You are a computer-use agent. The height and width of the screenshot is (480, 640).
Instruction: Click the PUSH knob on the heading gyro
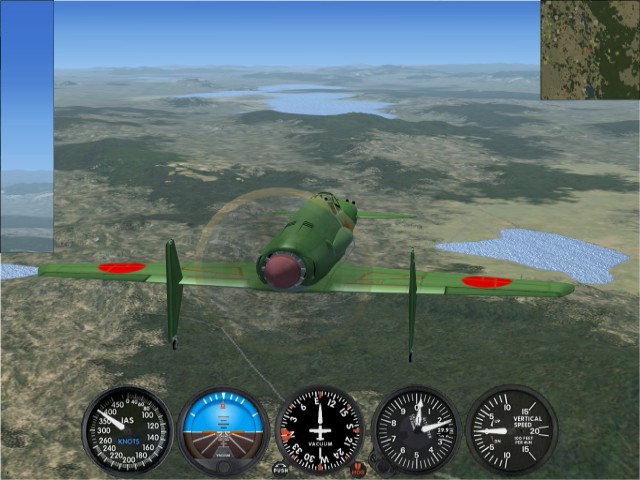(281, 467)
